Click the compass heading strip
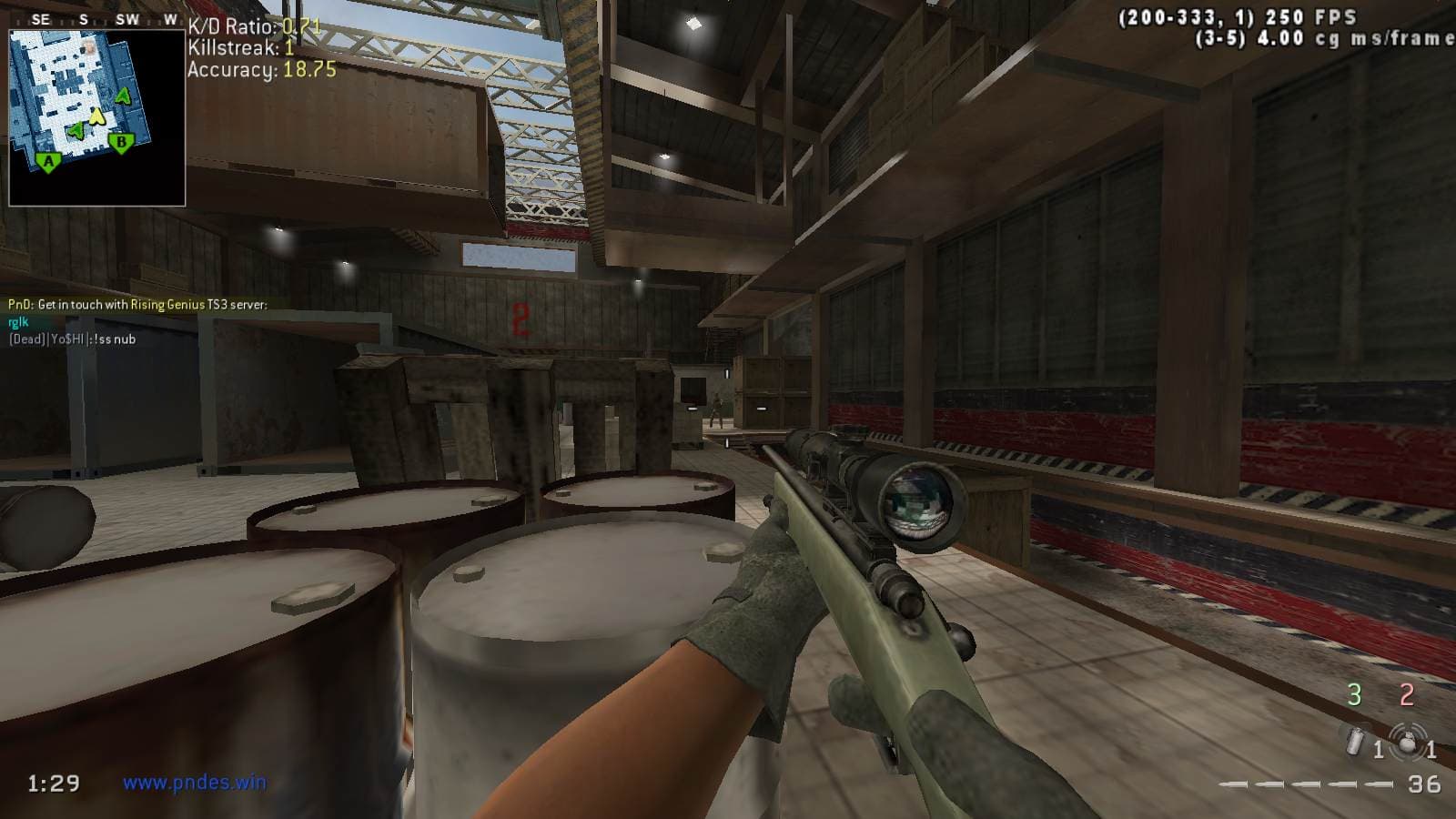The height and width of the screenshot is (819, 1456). [97, 19]
